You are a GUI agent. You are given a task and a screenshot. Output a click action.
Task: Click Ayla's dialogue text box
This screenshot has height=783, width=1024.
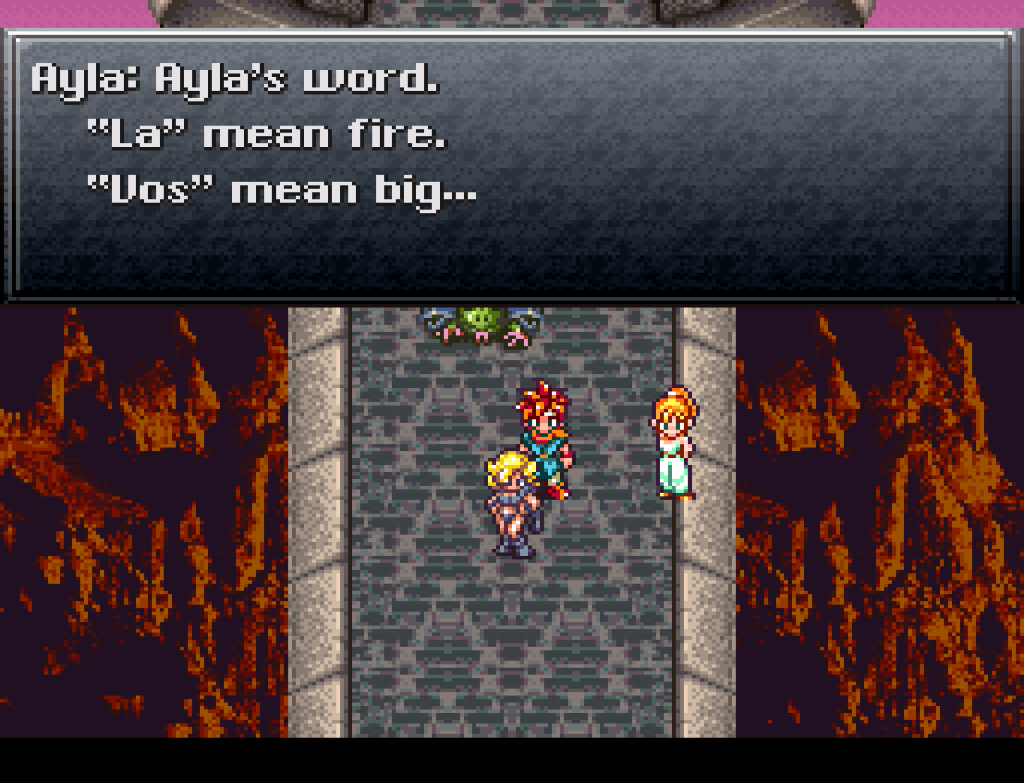511,165
